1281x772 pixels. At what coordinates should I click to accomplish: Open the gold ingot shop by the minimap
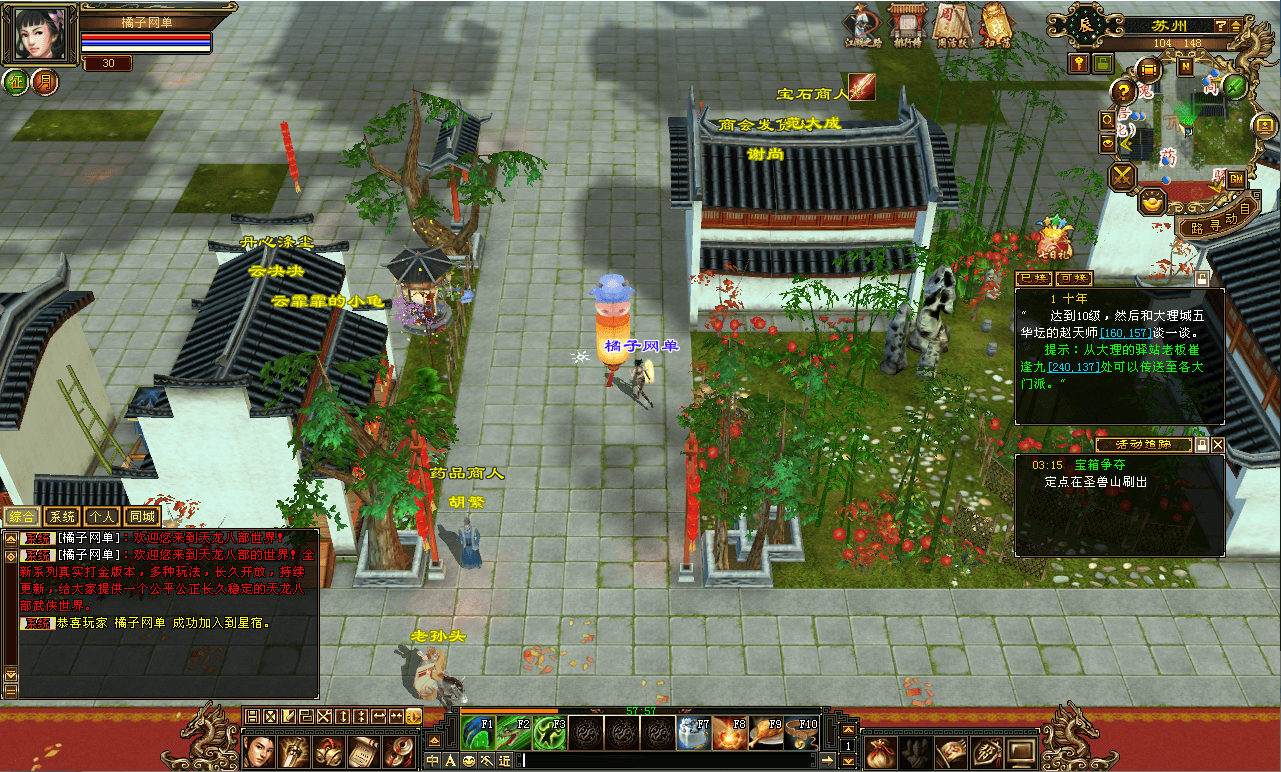[x=1153, y=204]
